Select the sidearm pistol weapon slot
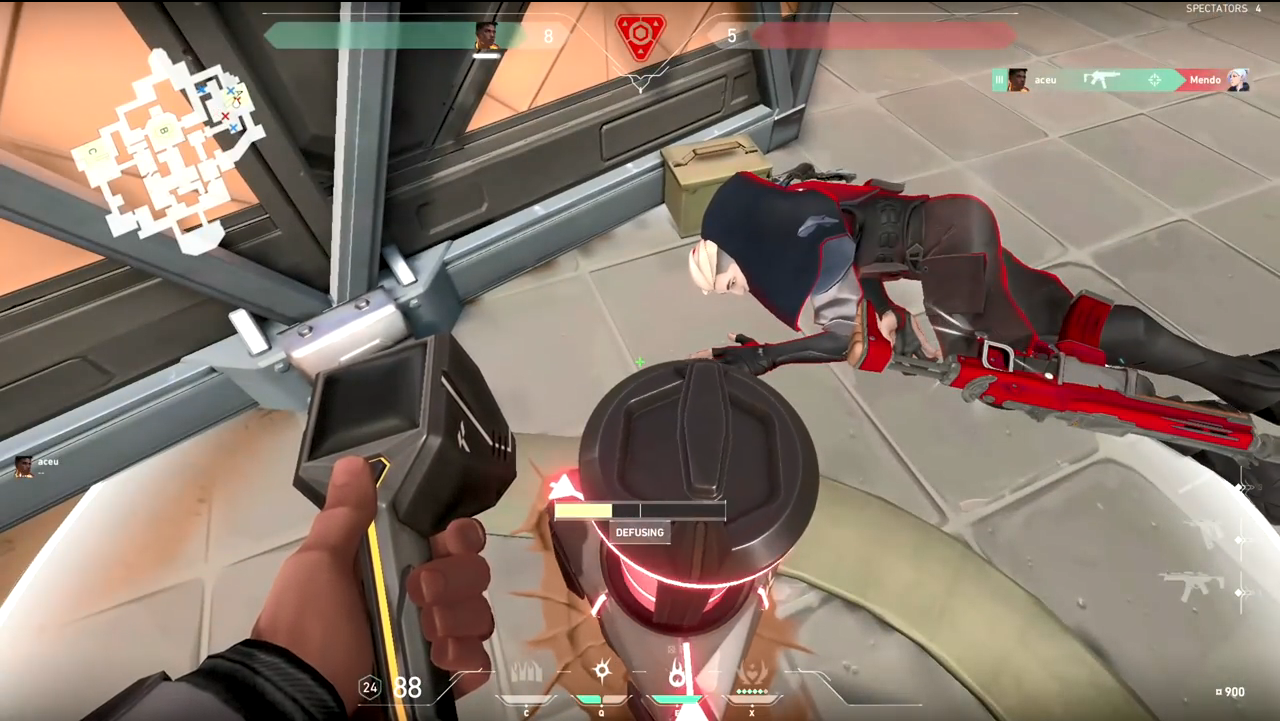The image size is (1280, 721). pyautogui.click(x=1205, y=534)
